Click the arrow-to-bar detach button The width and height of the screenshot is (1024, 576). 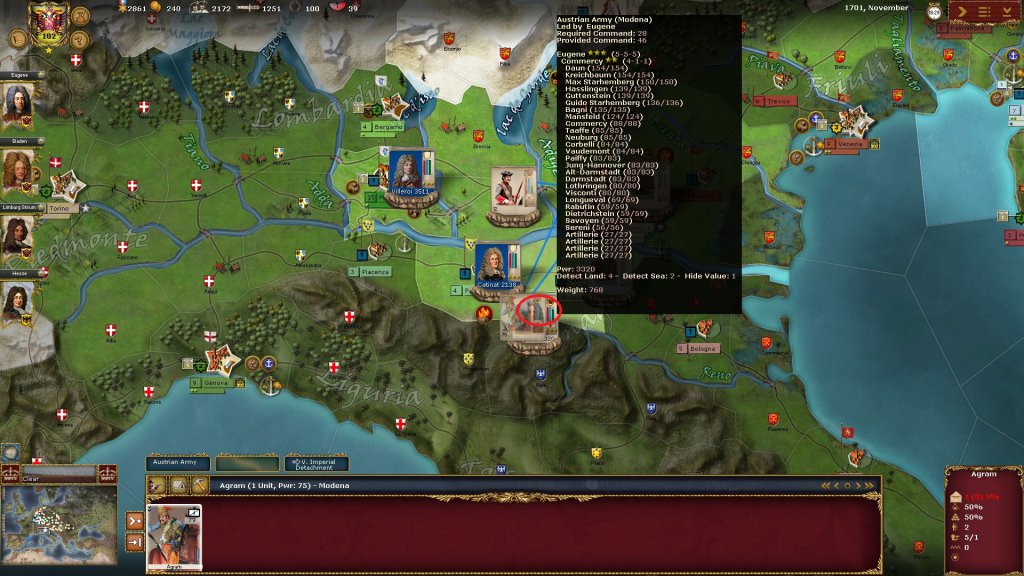tap(135, 542)
